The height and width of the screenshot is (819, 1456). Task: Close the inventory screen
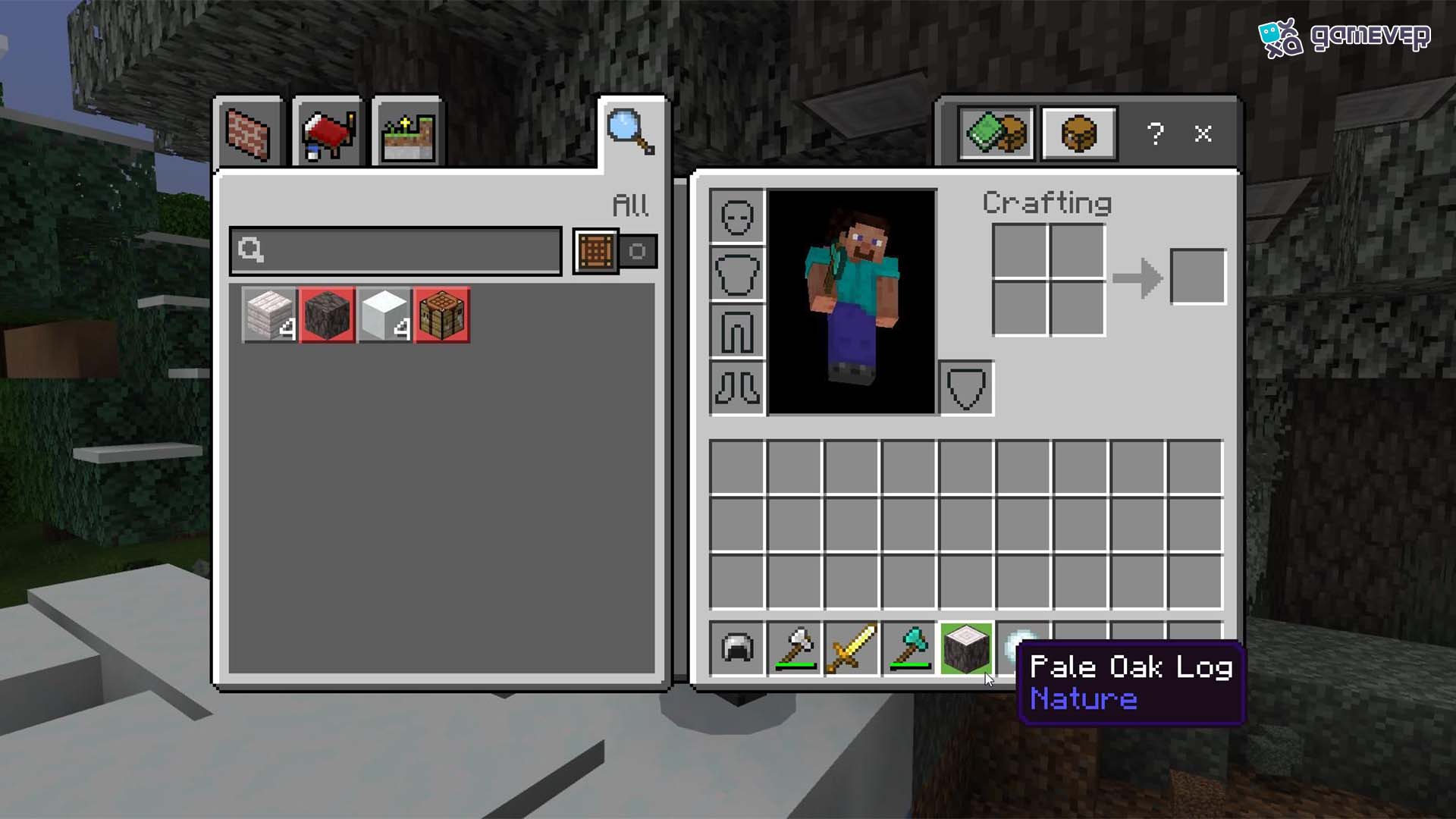tap(1203, 134)
